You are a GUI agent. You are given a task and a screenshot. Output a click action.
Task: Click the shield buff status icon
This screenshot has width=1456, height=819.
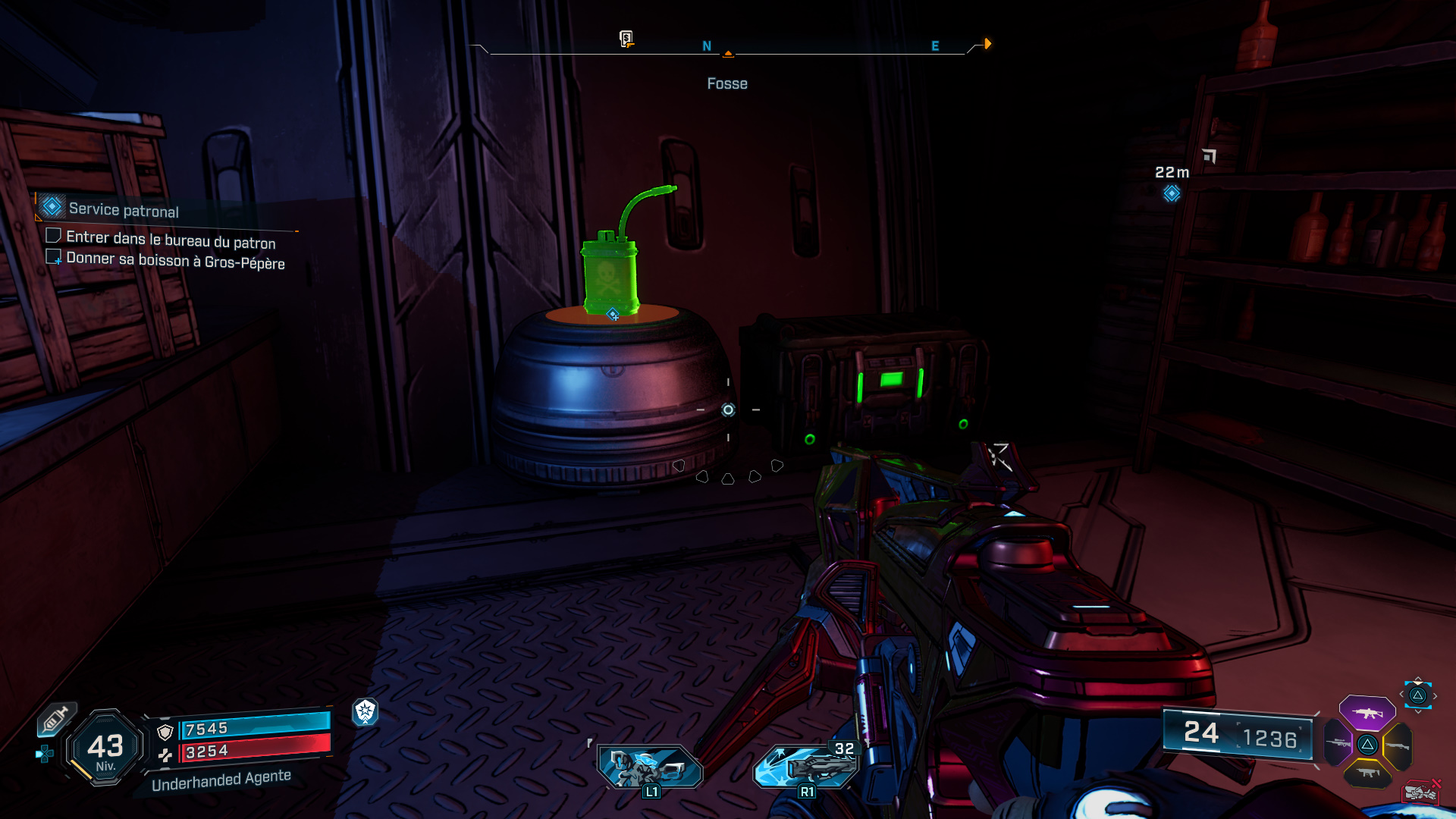(x=366, y=711)
